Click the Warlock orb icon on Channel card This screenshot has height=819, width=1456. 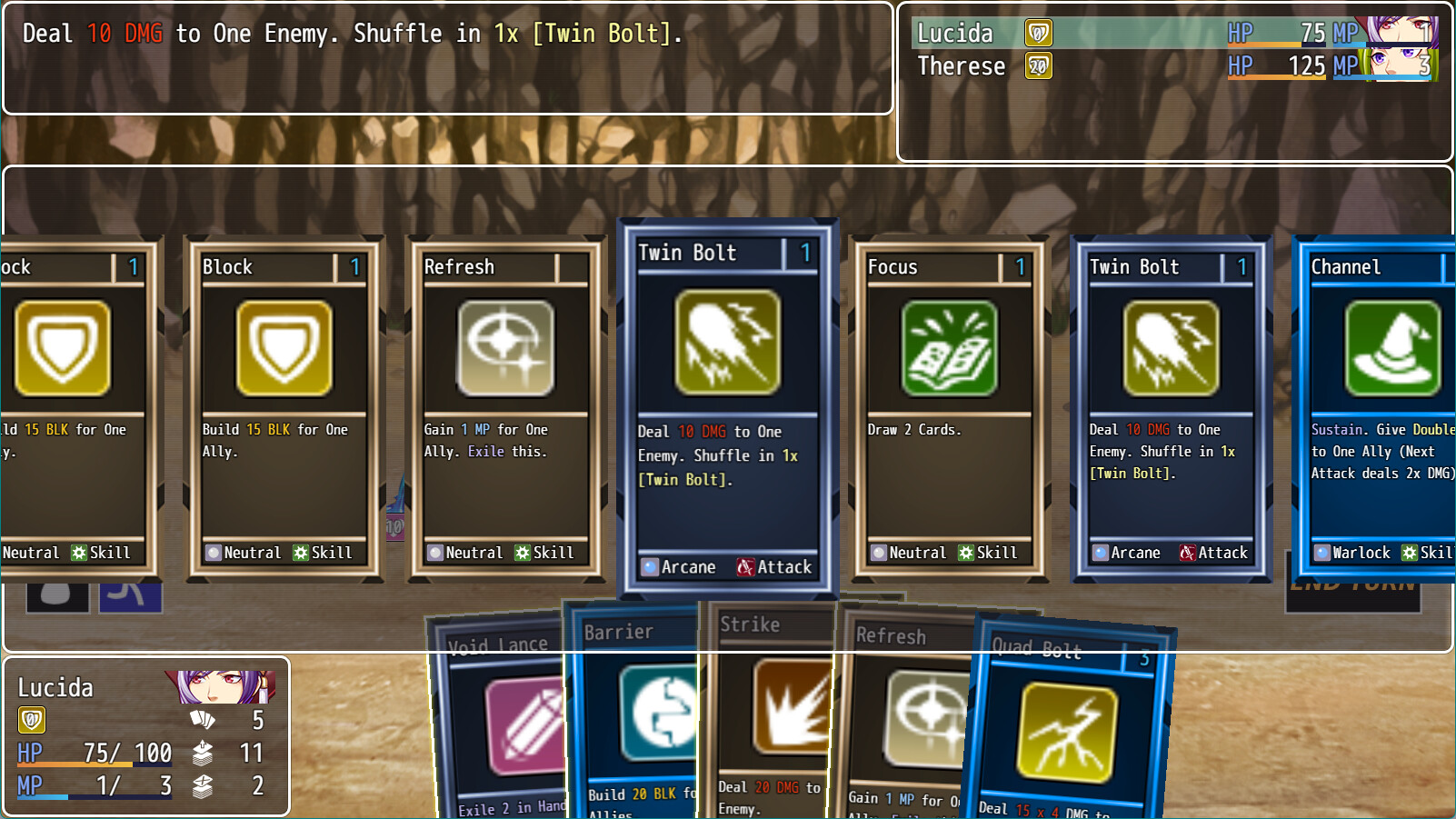(x=1322, y=552)
